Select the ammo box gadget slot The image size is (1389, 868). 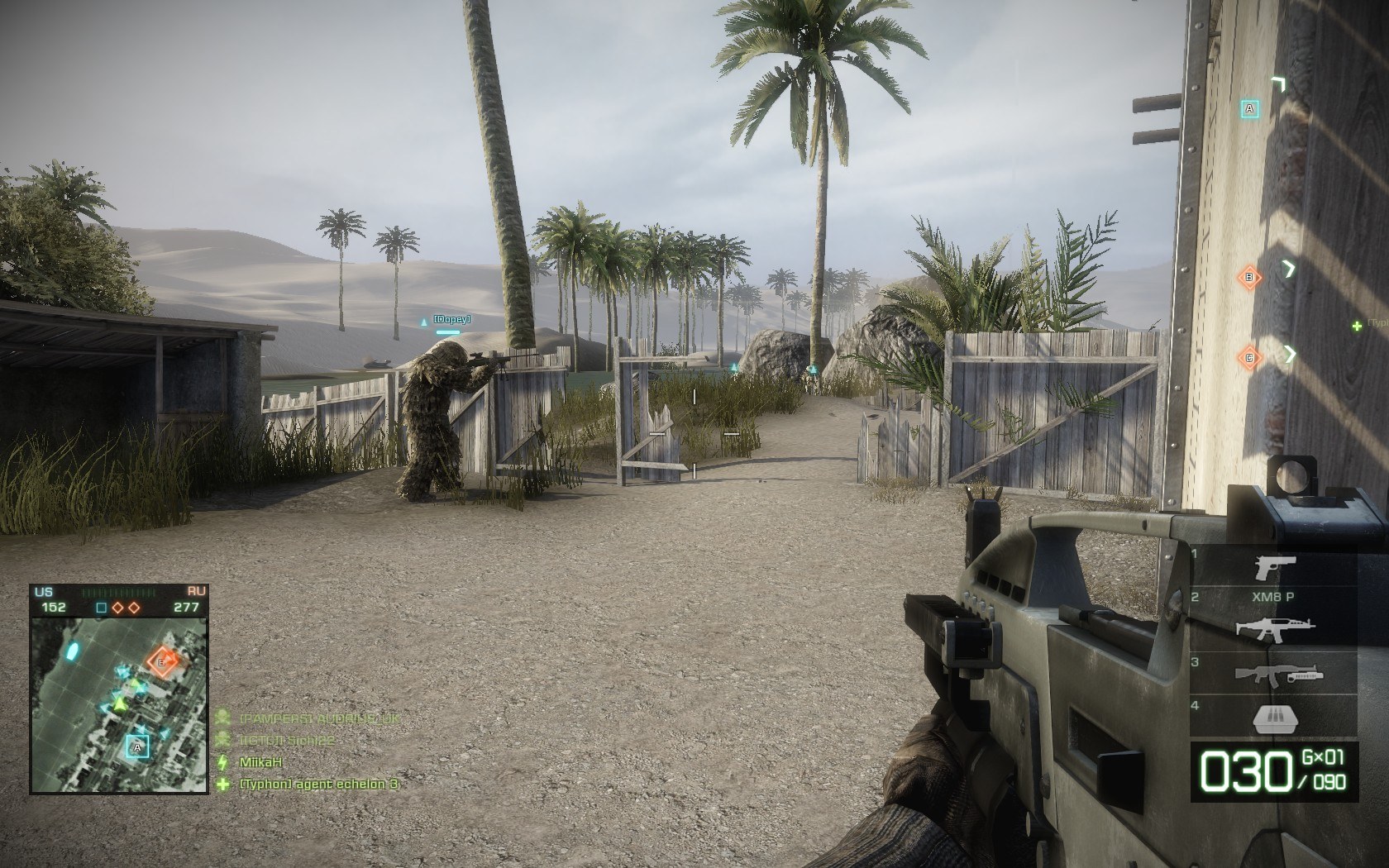click(x=1274, y=718)
